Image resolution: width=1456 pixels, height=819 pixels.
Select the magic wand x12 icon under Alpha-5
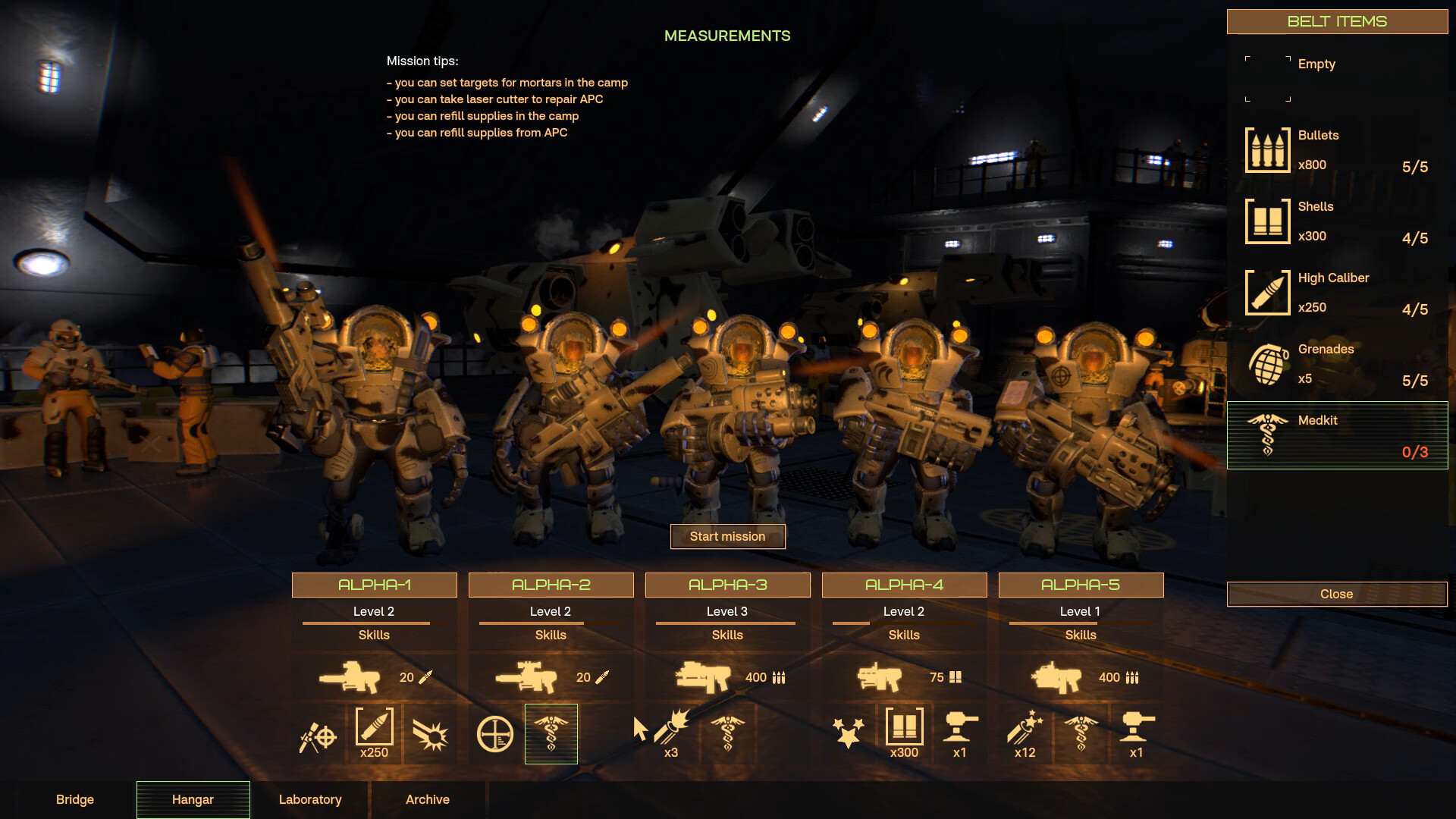point(1025,733)
